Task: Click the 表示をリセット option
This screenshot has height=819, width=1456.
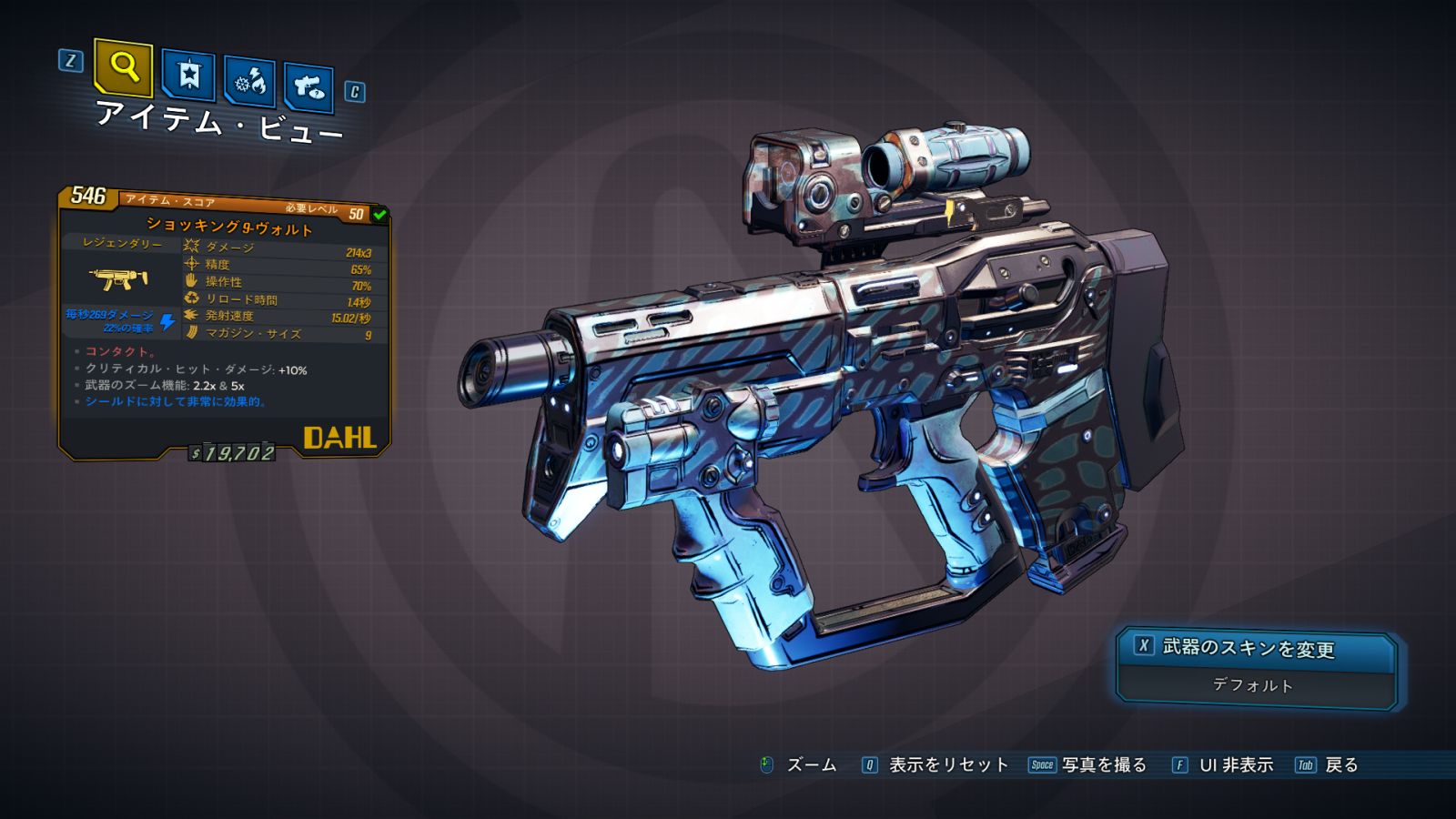Action: tap(947, 765)
